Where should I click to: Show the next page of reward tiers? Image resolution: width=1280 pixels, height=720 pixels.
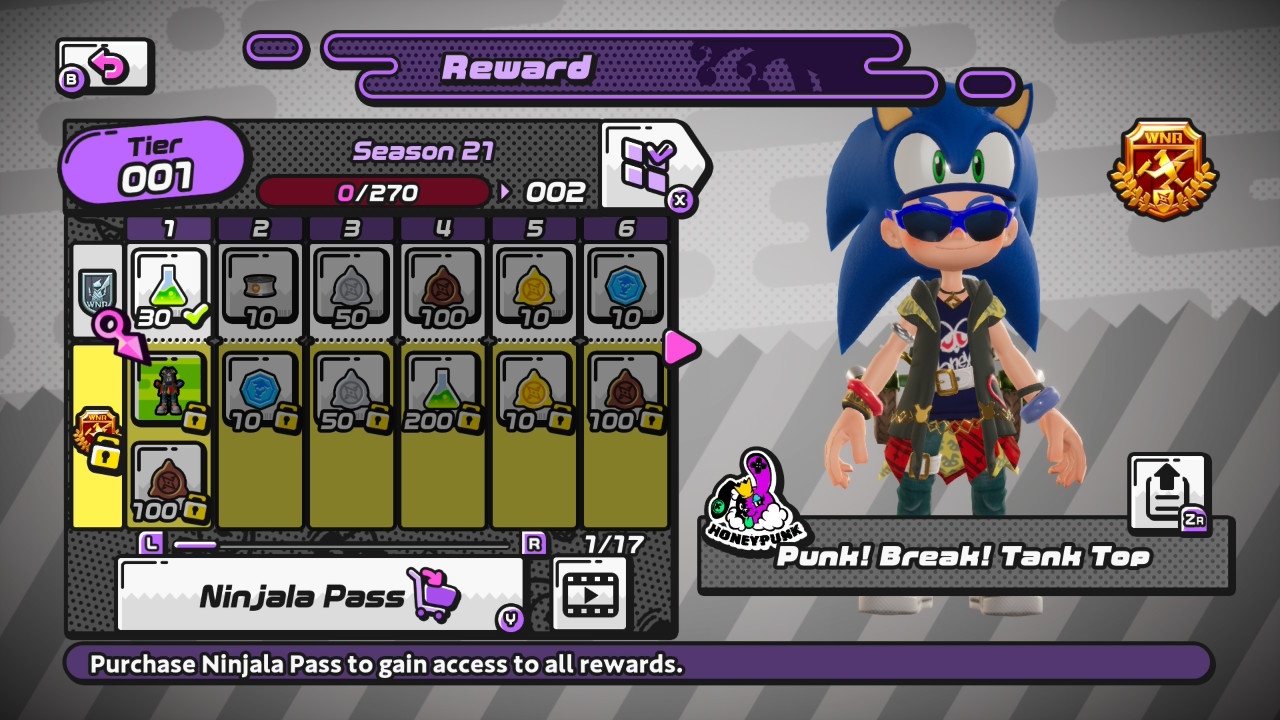681,347
